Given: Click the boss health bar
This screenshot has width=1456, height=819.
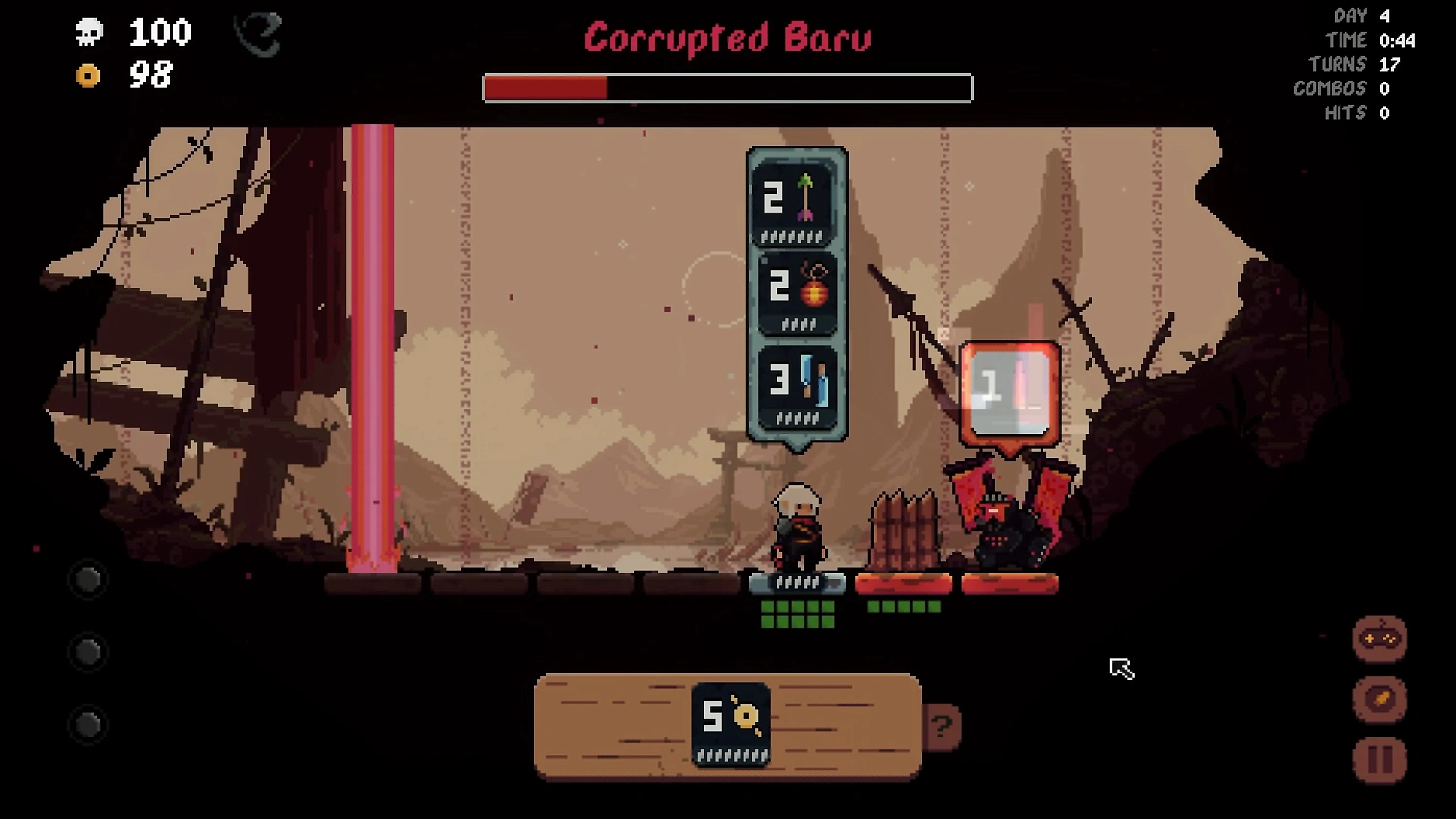Looking at the screenshot, I should [726, 87].
